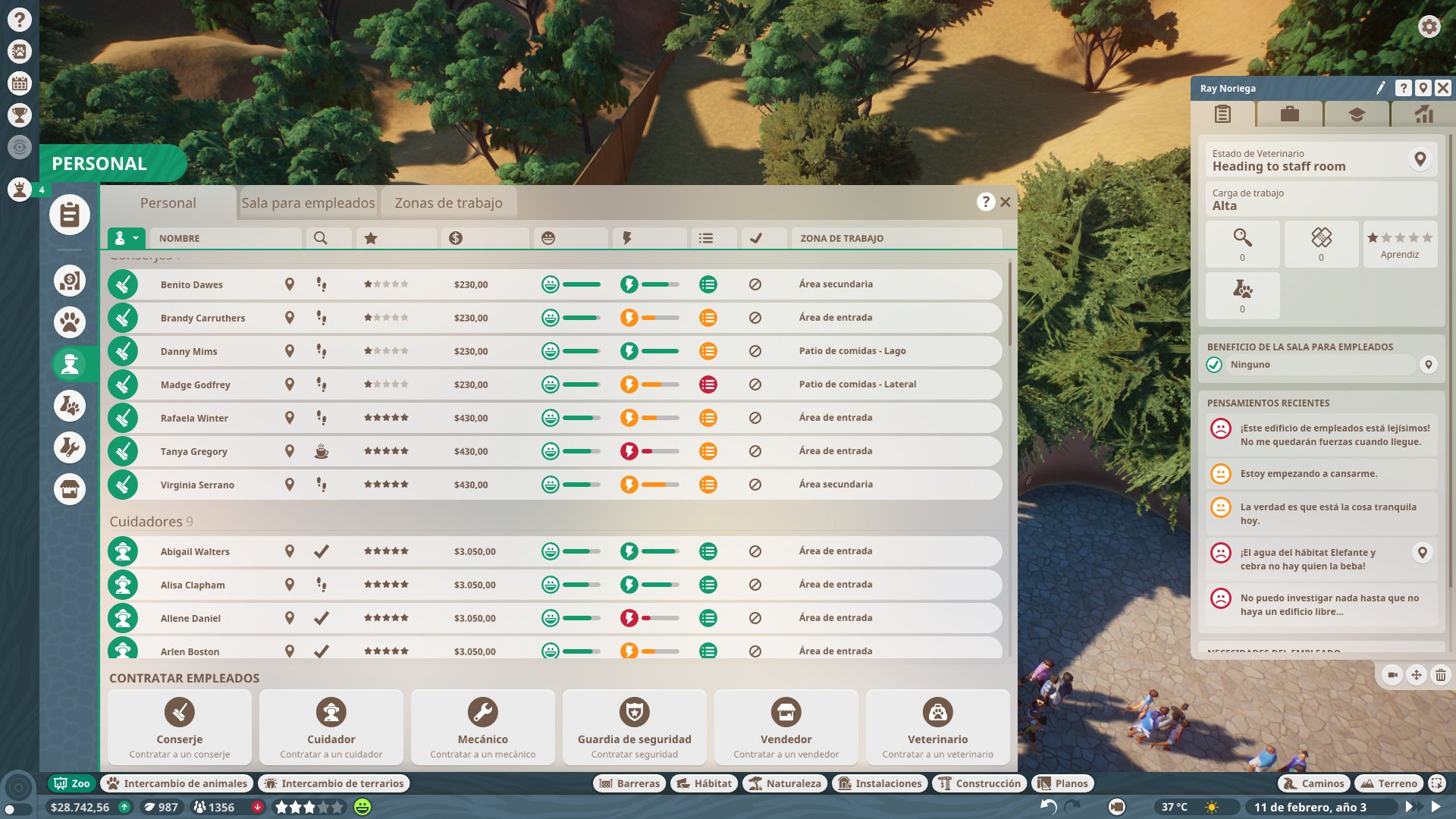Open the shops panel using the store icon

69,488
